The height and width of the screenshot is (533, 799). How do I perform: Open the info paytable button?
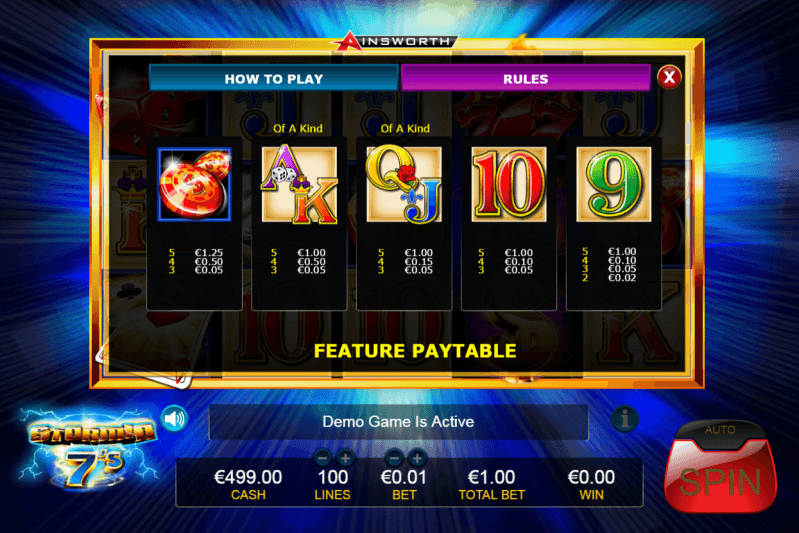click(625, 419)
